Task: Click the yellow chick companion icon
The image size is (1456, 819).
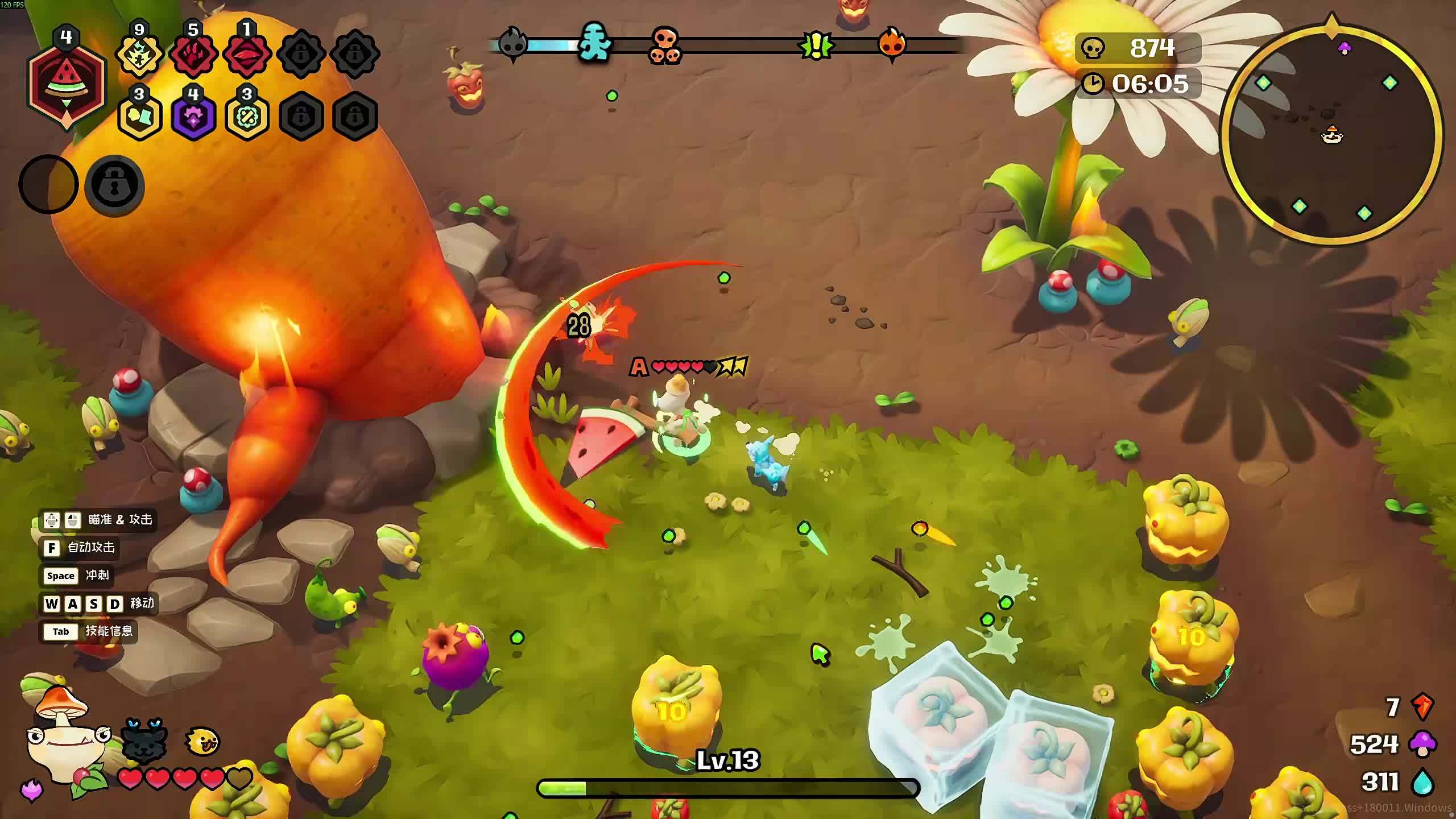Action: pyautogui.click(x=202, y=741)
